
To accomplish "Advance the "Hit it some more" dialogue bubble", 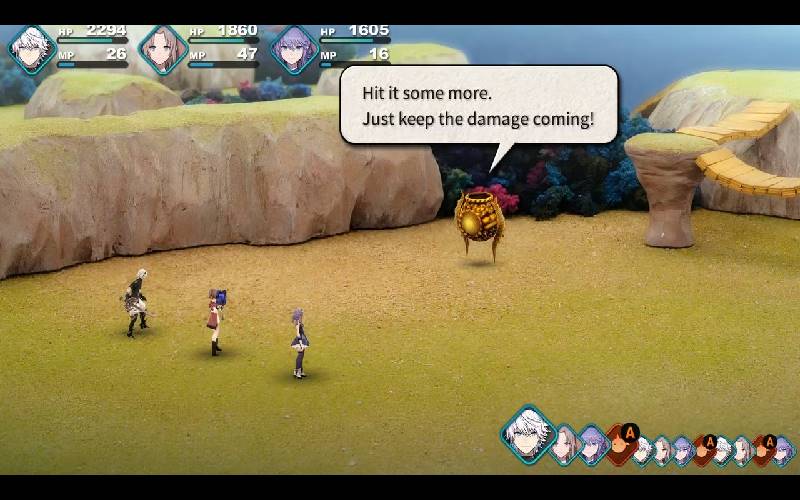I will (479, 104).
